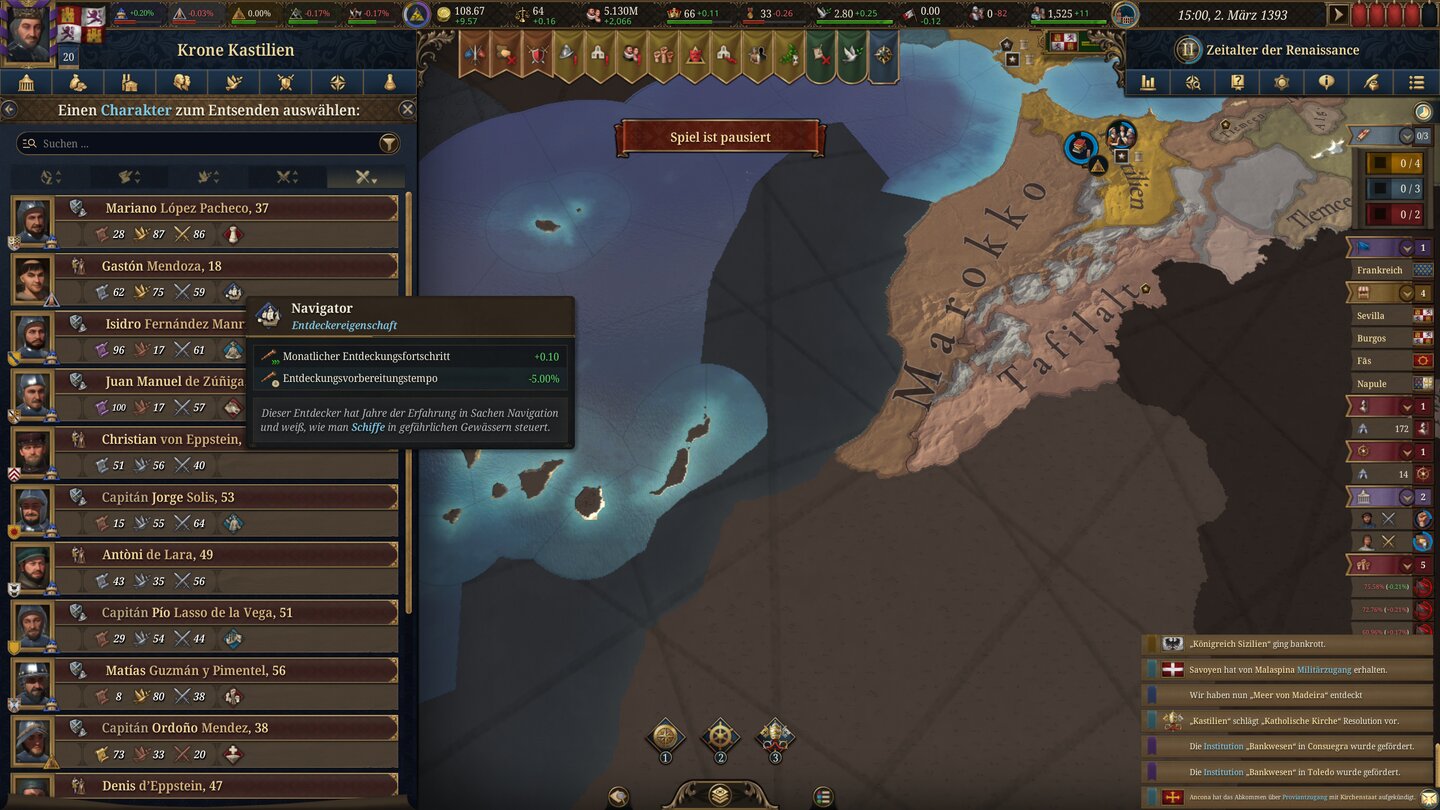Unpause the game with the play arrow button

1338,15
